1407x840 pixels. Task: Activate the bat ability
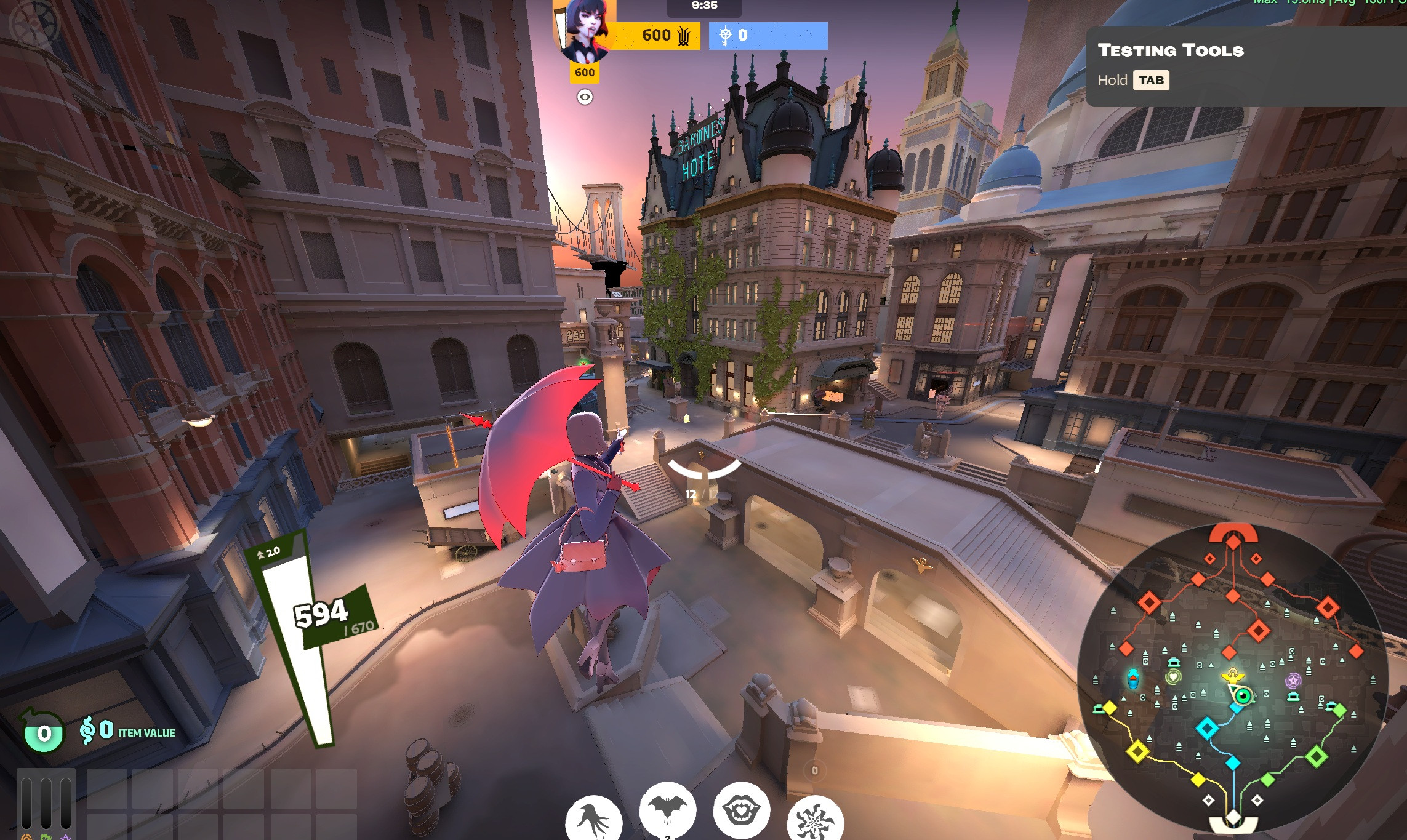point(667,811)
